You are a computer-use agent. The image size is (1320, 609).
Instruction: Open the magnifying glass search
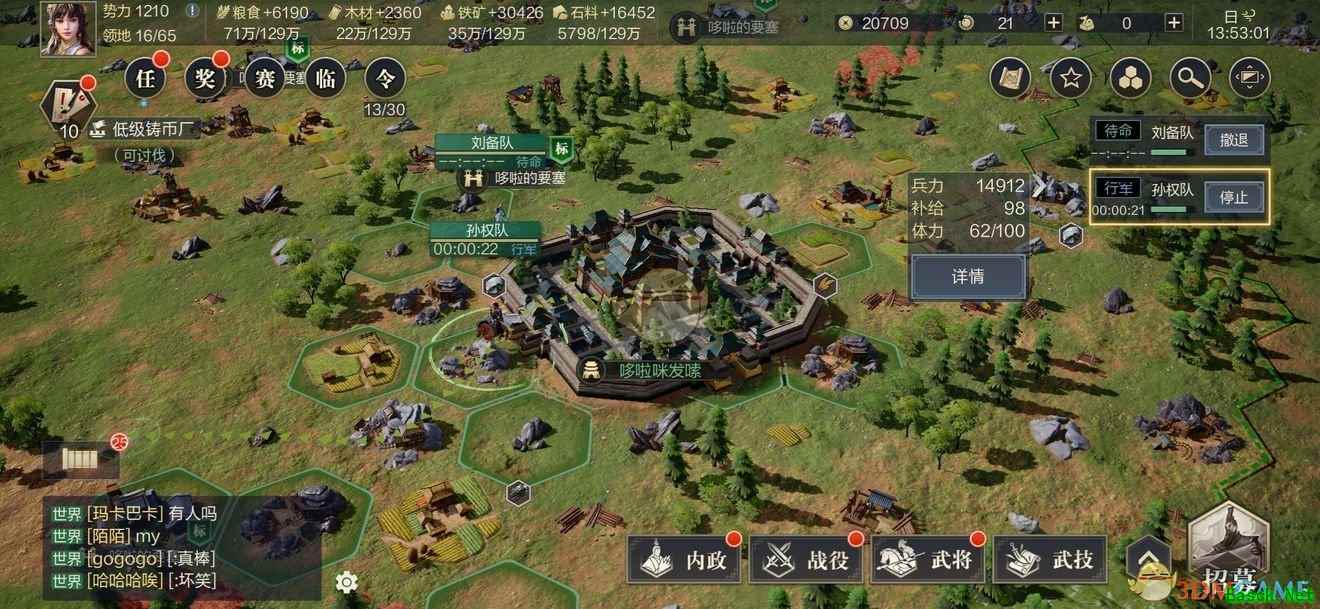pyautogui.click(x=1190, y=78)
